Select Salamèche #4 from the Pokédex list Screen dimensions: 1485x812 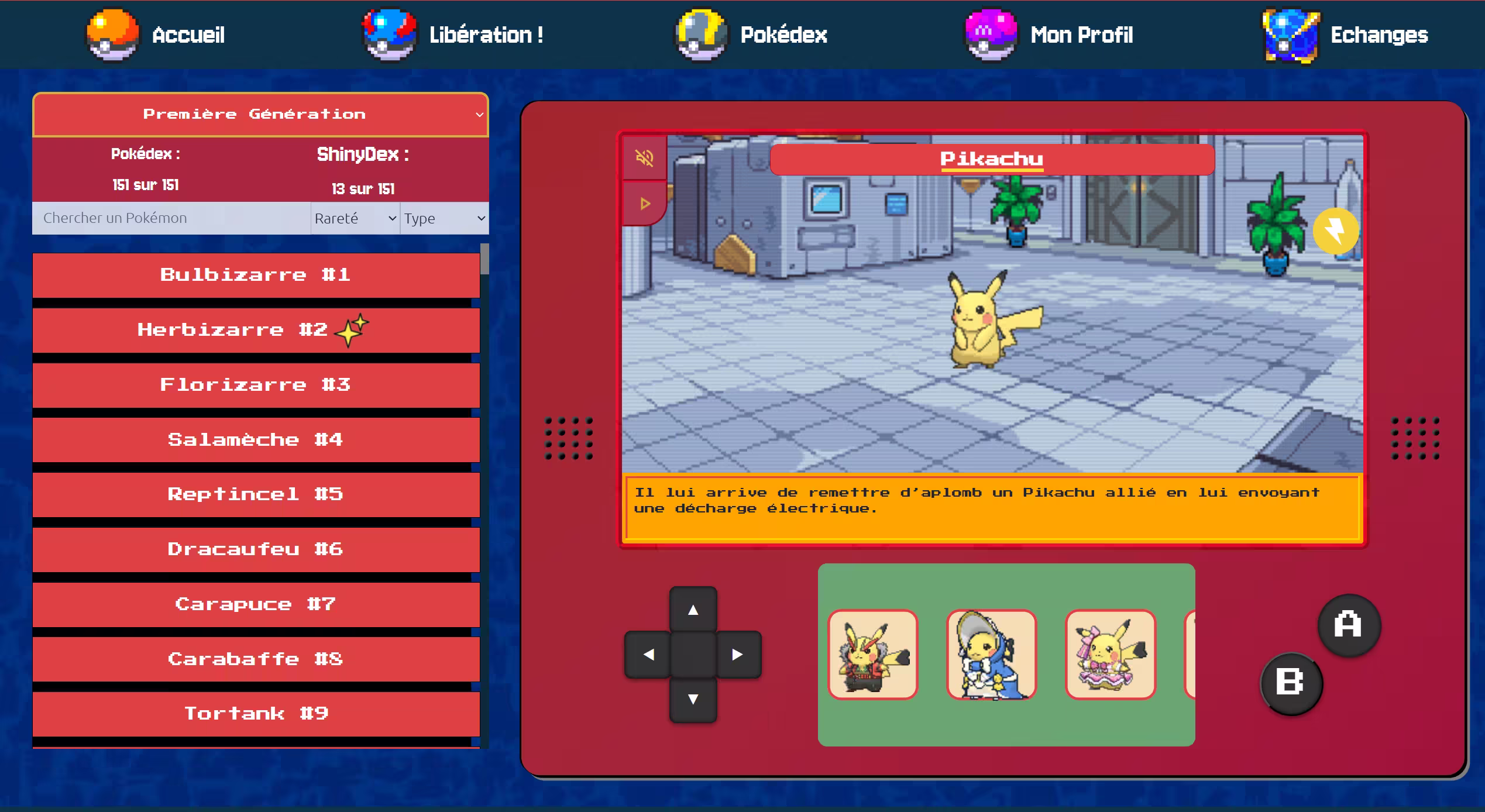256,440
